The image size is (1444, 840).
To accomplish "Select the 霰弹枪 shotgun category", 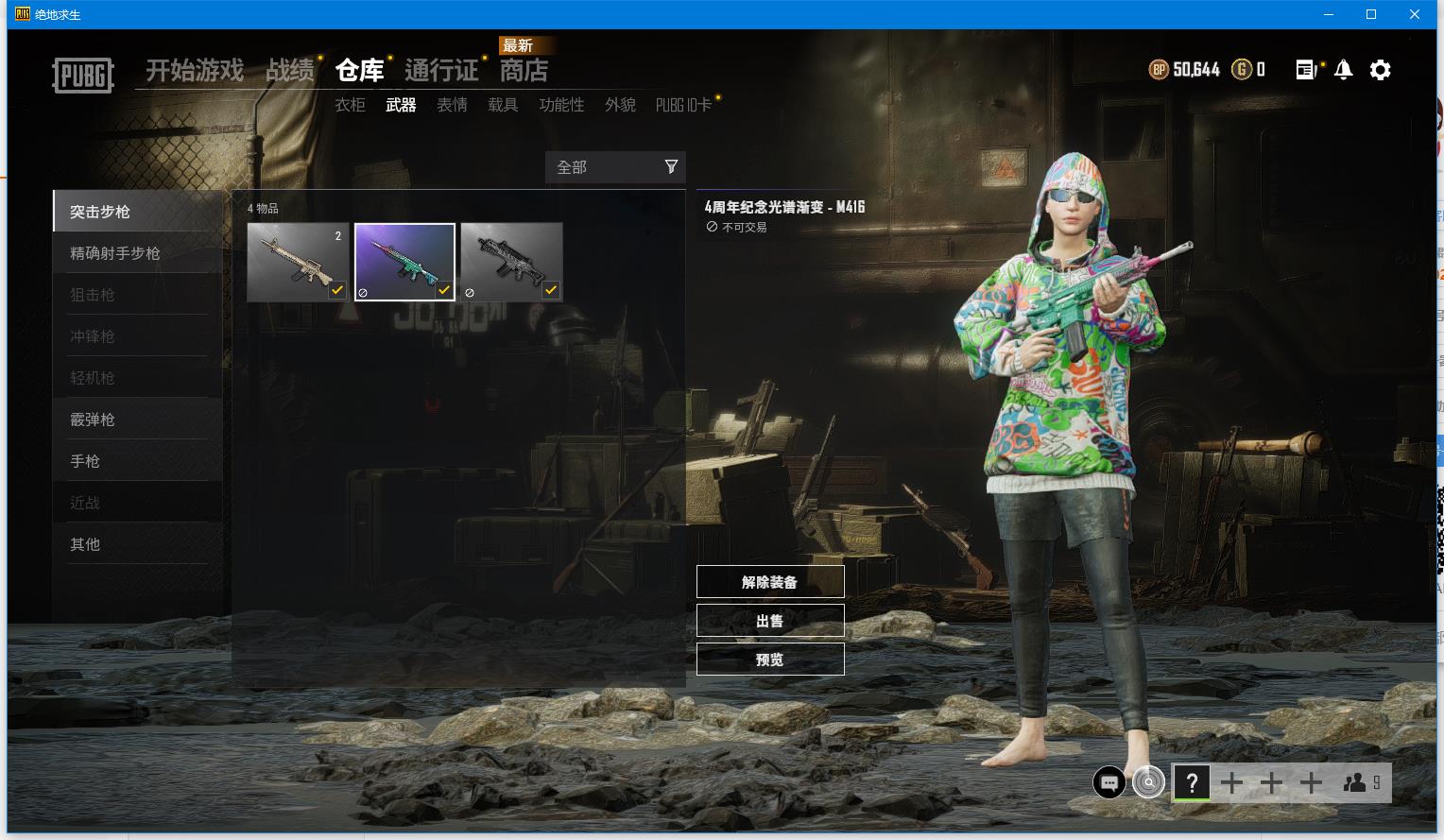I will pyautogui.click(x=93, y=420).
